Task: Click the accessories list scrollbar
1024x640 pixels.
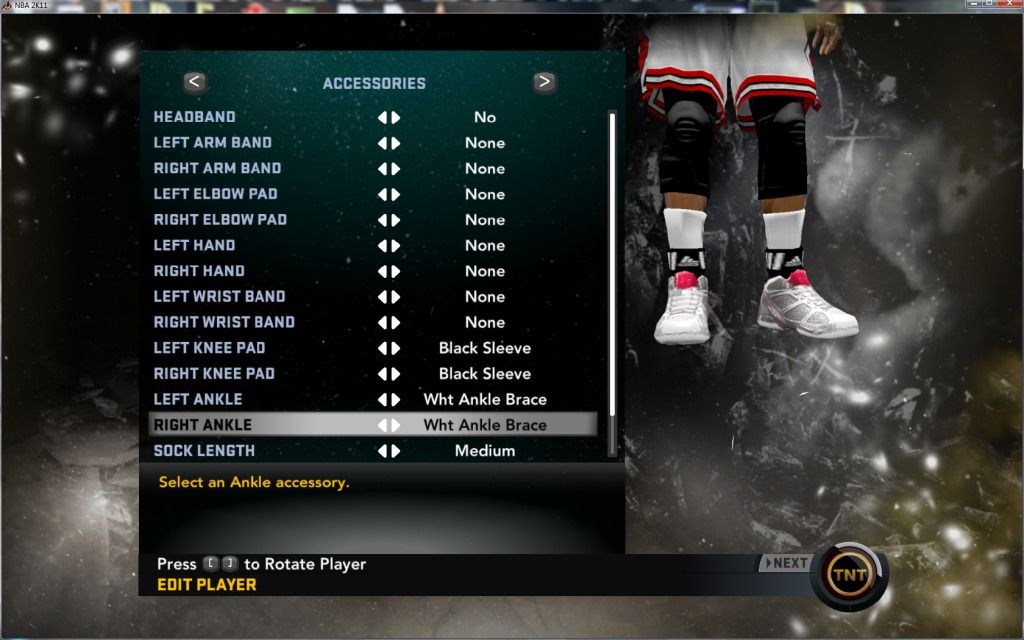Action: [612, 280]
